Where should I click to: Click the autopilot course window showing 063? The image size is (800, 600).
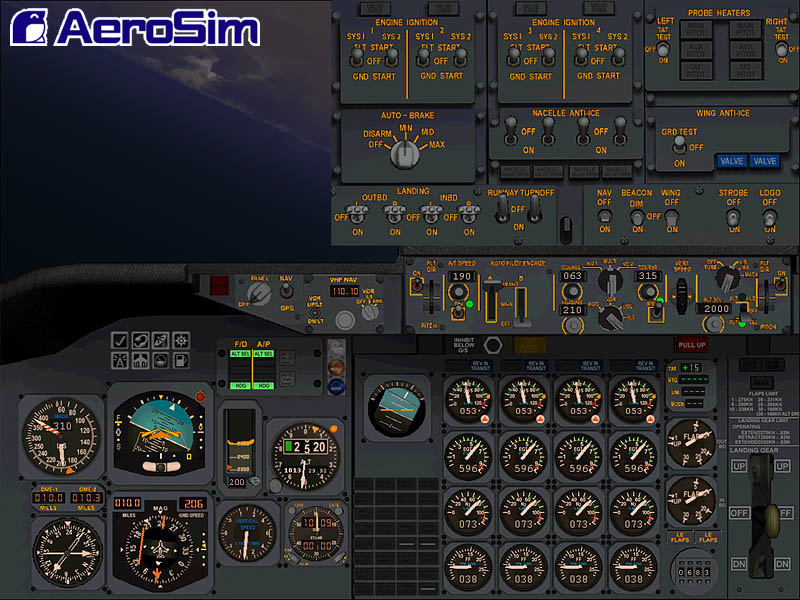[572, 277]
